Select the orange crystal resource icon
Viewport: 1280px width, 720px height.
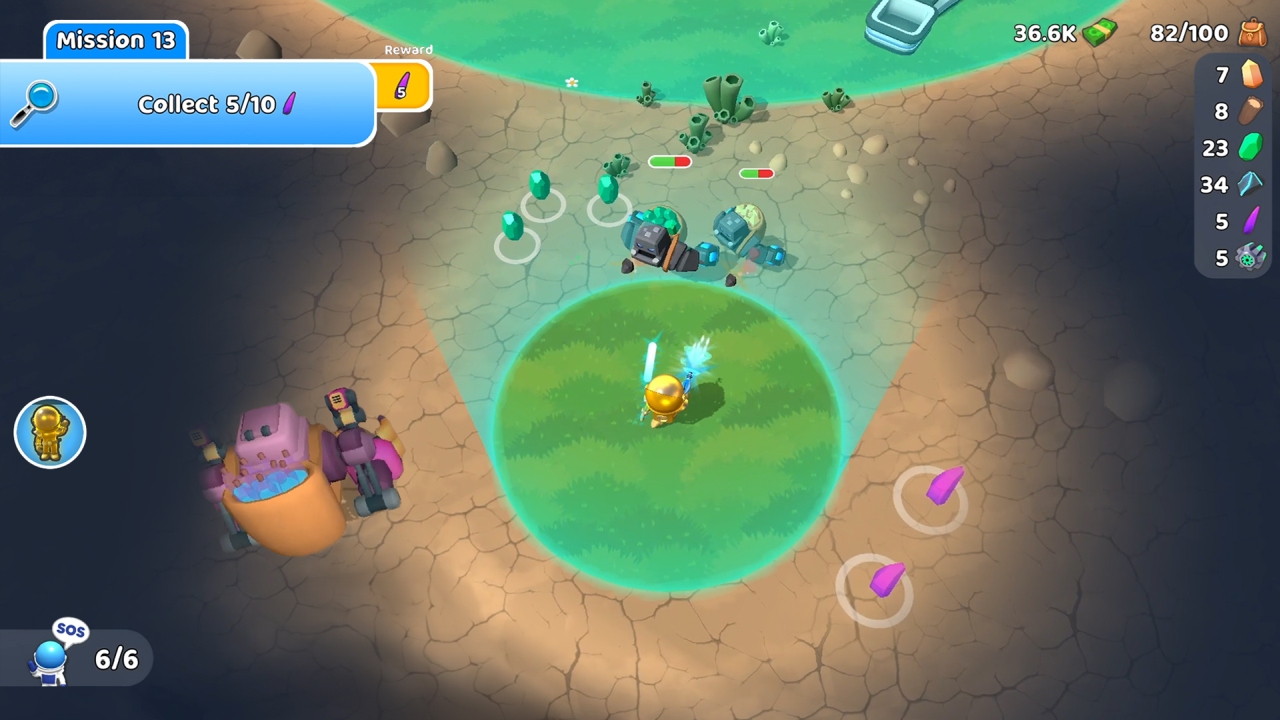tap(1250, 74)
